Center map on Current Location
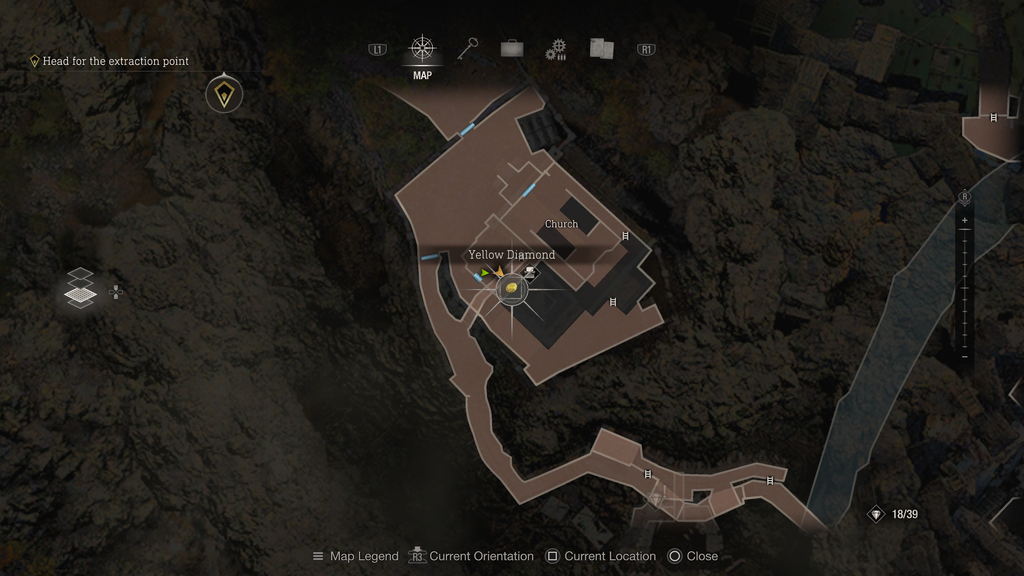This screenshot has width=1024, height=576. tap(600, 556)
